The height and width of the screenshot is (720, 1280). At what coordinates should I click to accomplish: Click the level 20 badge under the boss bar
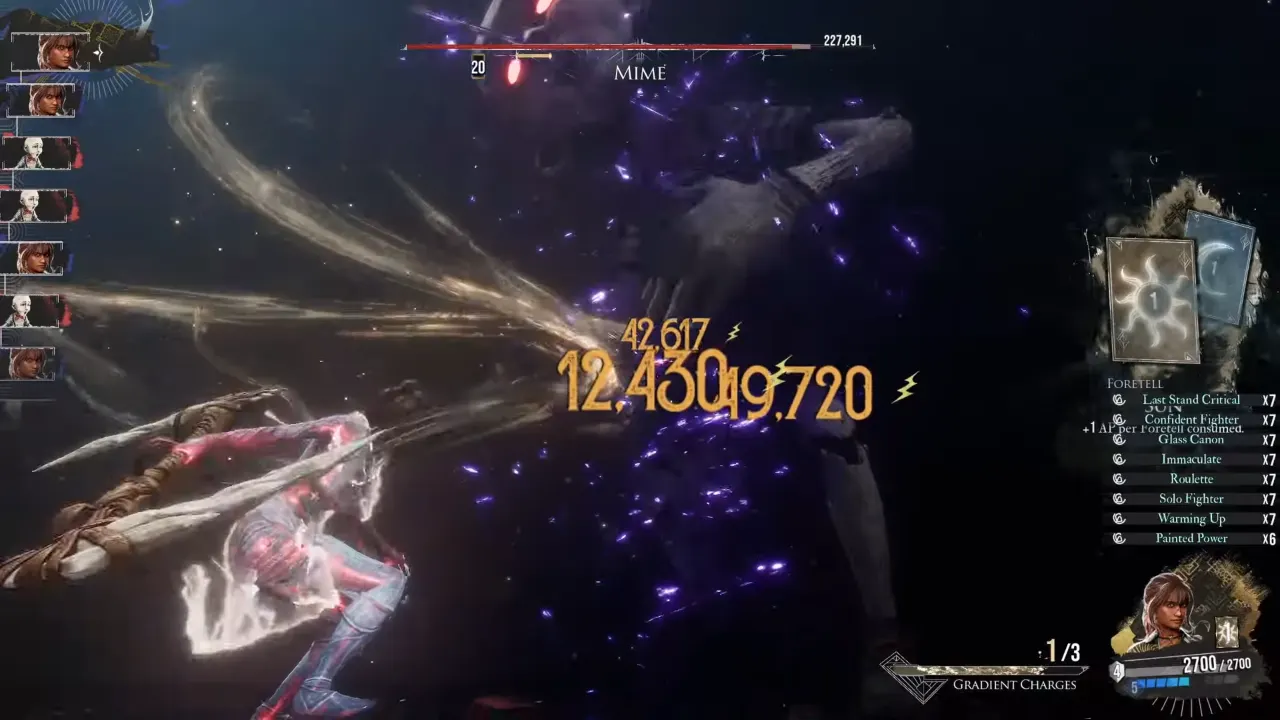475,70
